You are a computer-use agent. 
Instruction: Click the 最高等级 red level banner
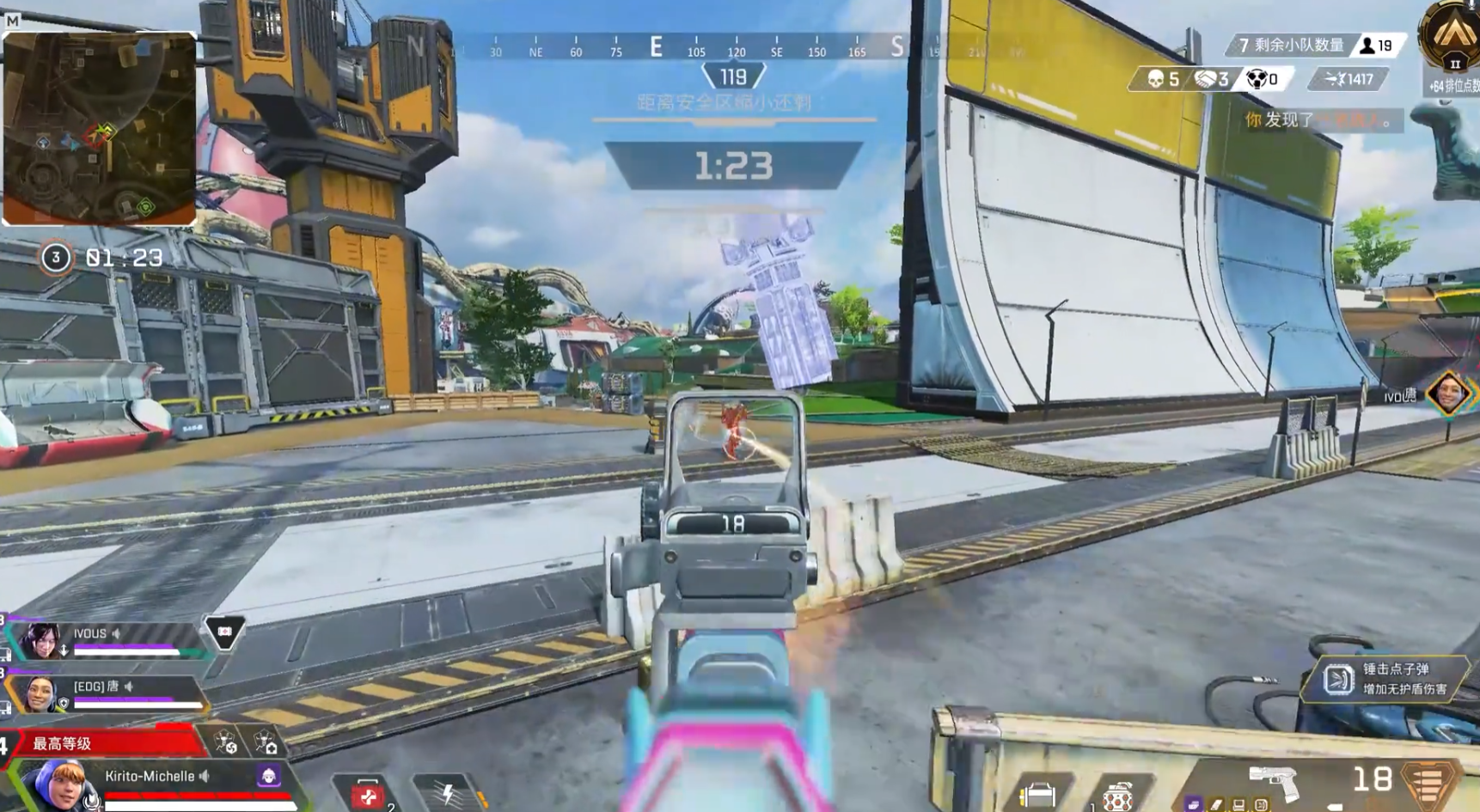103,743
